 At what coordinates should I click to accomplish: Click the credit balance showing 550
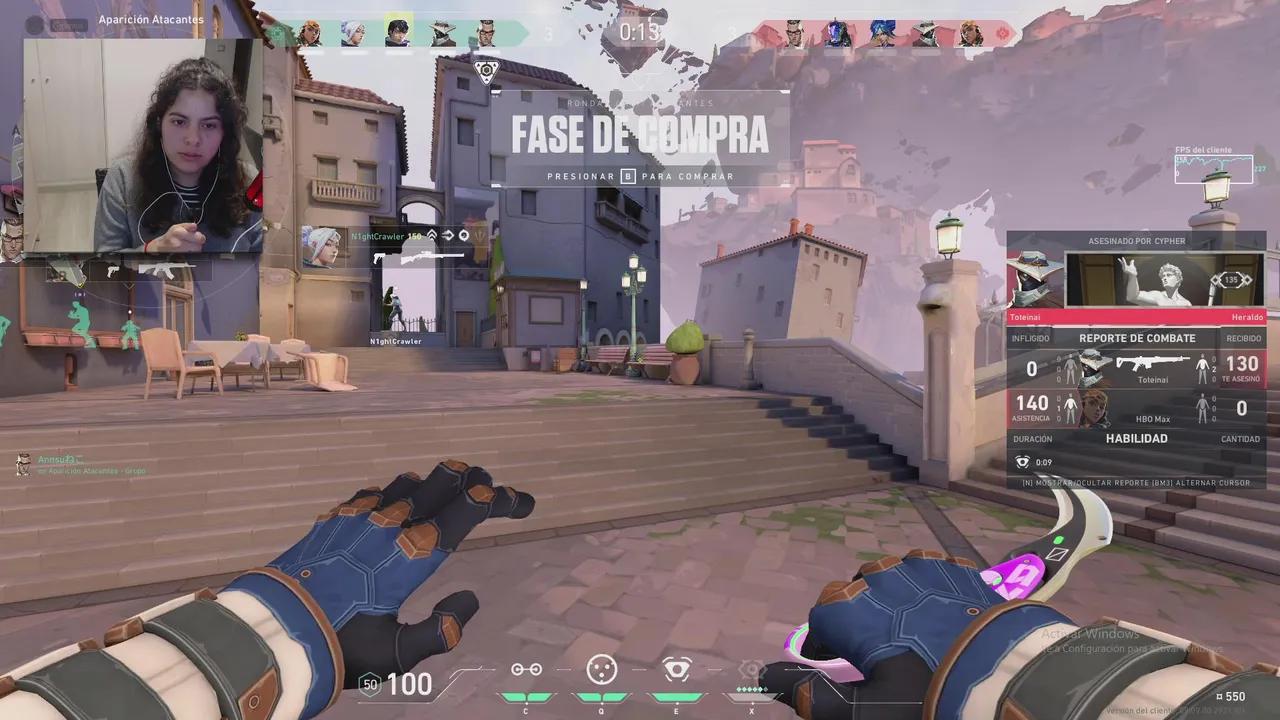click(x=1230, y=696)
